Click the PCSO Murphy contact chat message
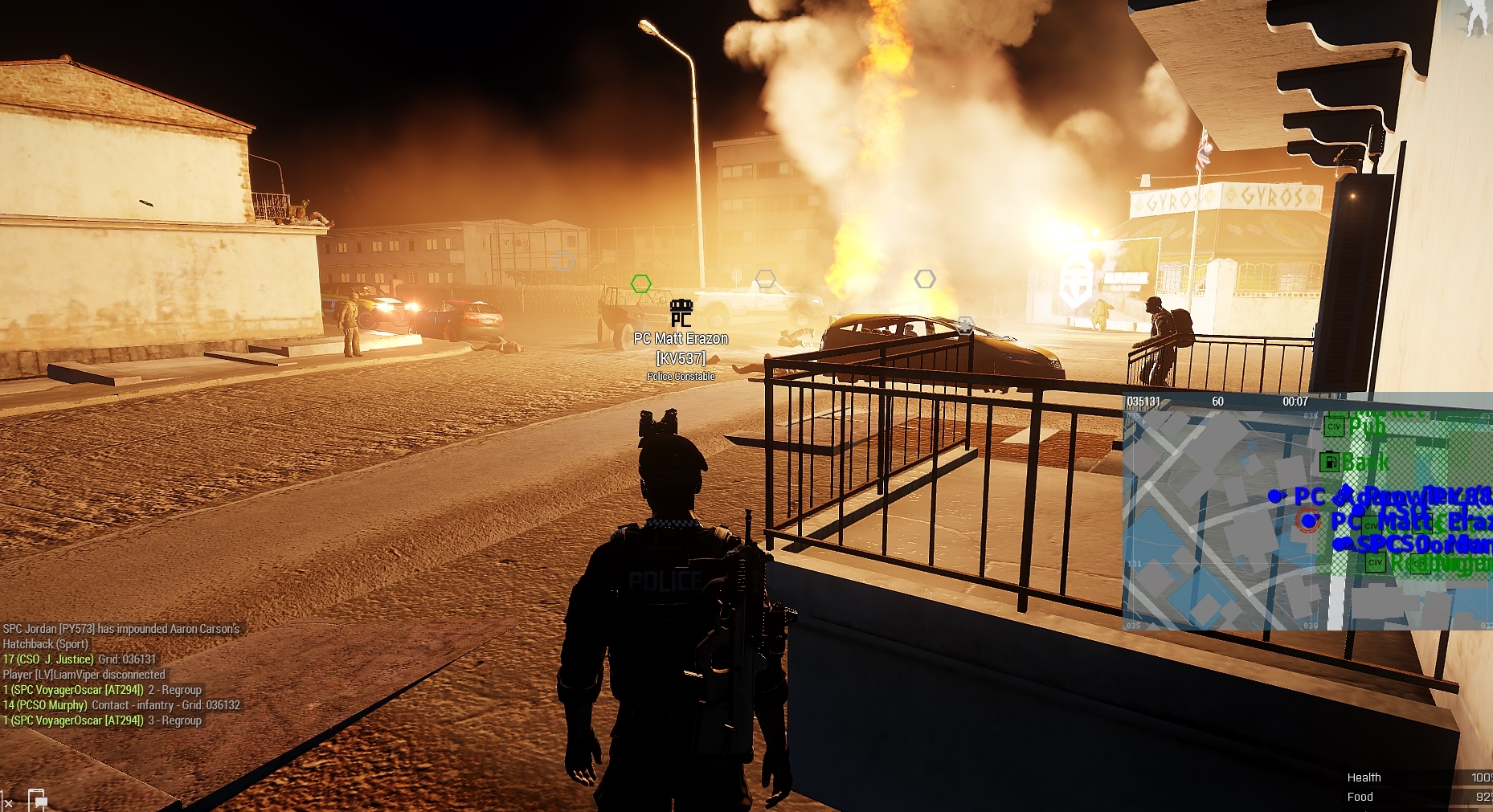This screenshot has height=812, width=1493. coord(121,705)
